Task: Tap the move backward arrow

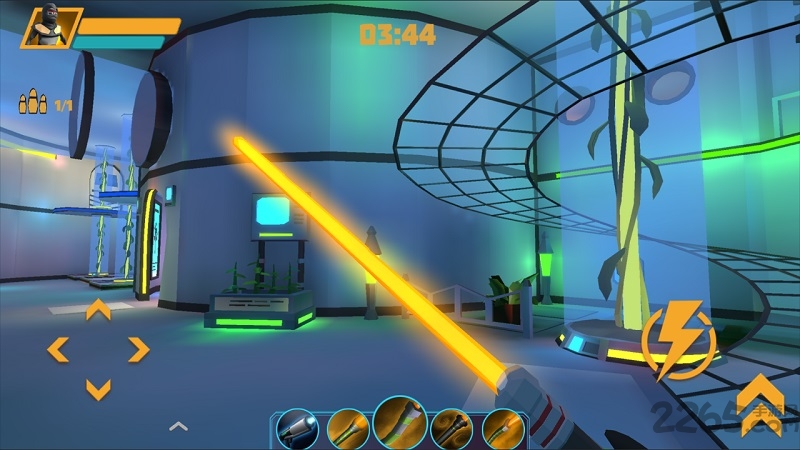Action: 98,388
